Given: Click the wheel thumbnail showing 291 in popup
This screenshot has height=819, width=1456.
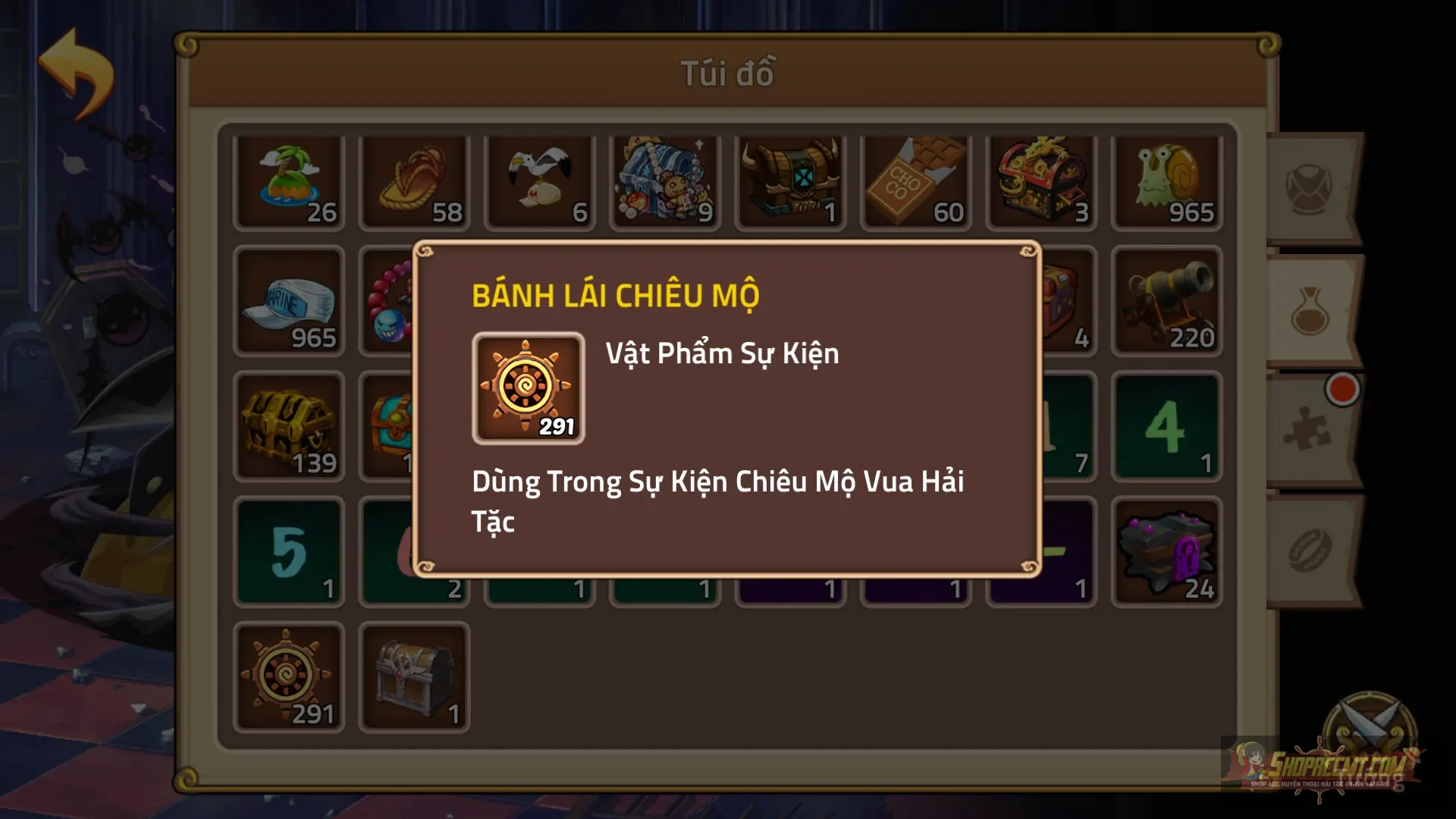Looking at the screenshot, I should [x=529, y=388].
